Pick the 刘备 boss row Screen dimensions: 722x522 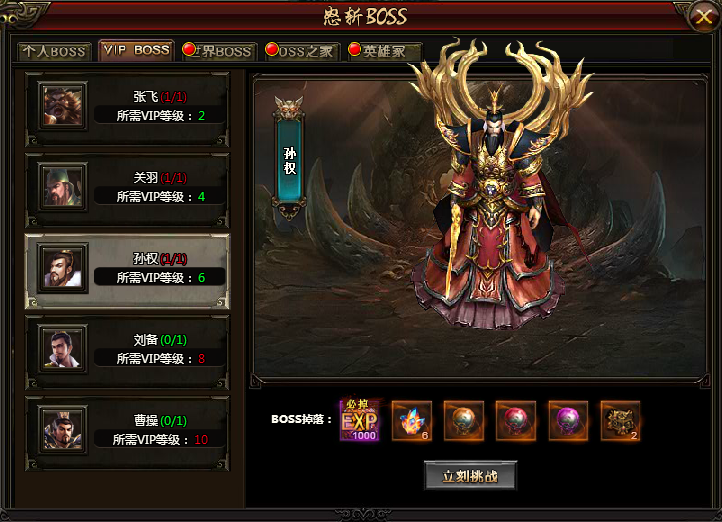[x=127, y=347]
